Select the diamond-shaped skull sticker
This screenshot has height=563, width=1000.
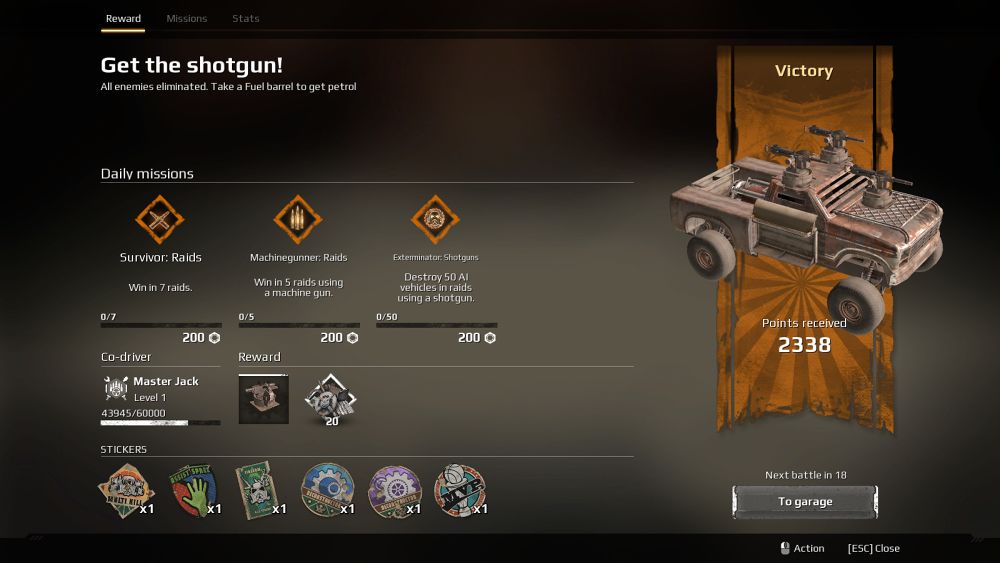(x=125, y=490)
